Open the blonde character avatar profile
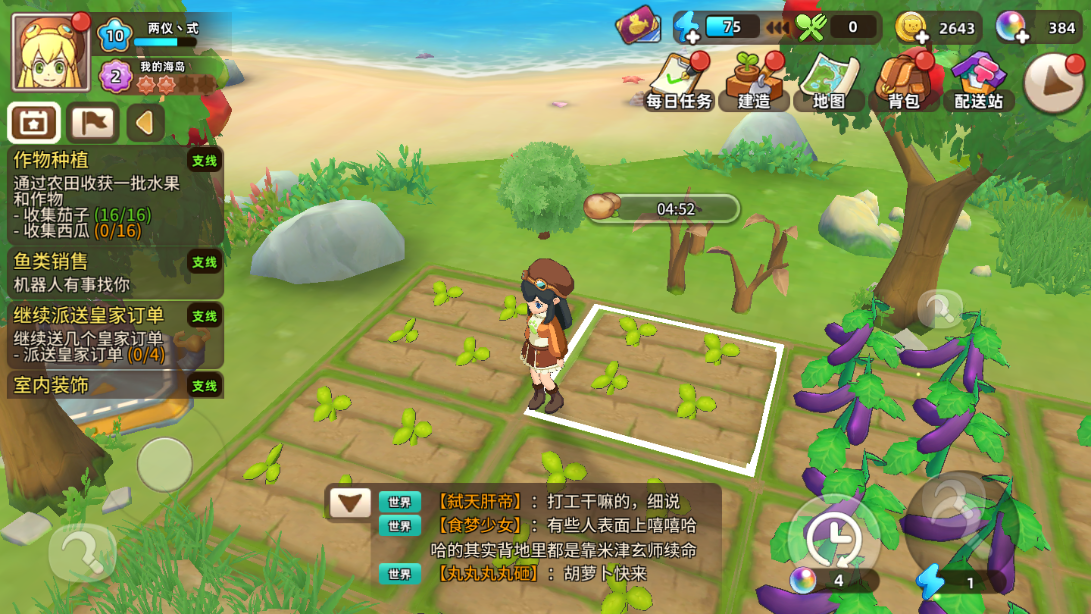 point(50,52)
